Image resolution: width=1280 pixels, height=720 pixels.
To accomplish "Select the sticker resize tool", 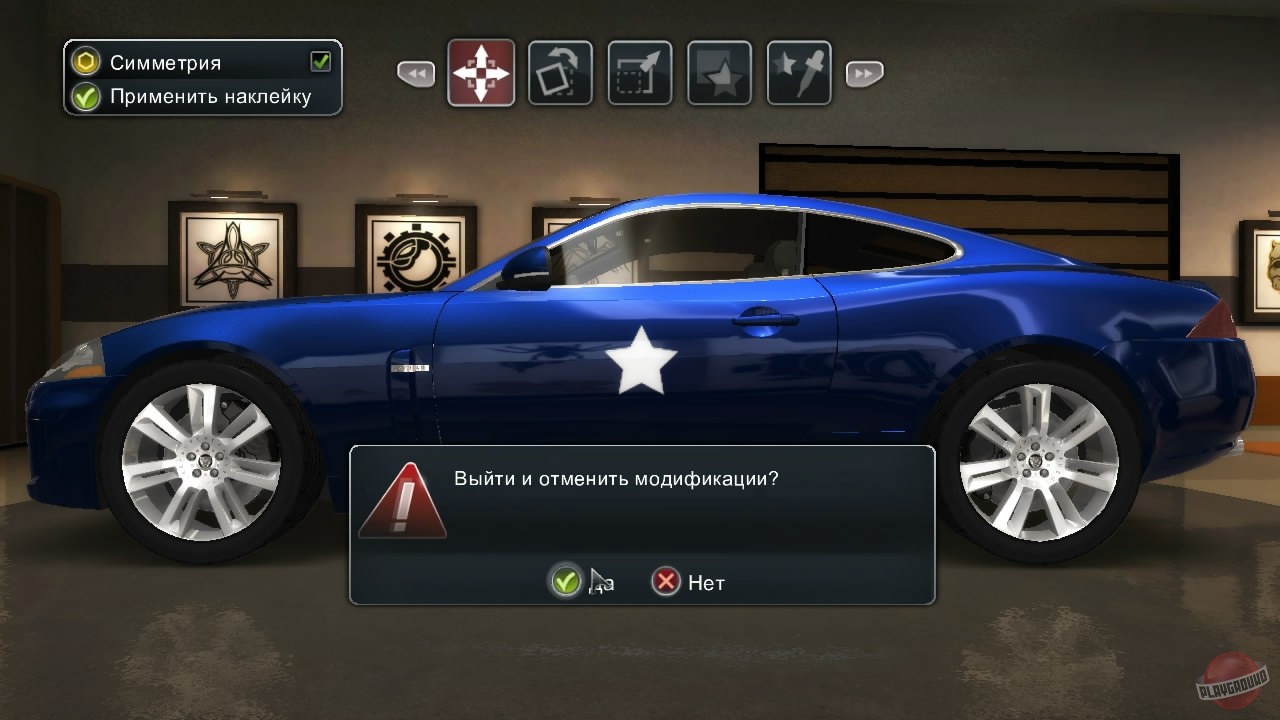I will point(639,72).
